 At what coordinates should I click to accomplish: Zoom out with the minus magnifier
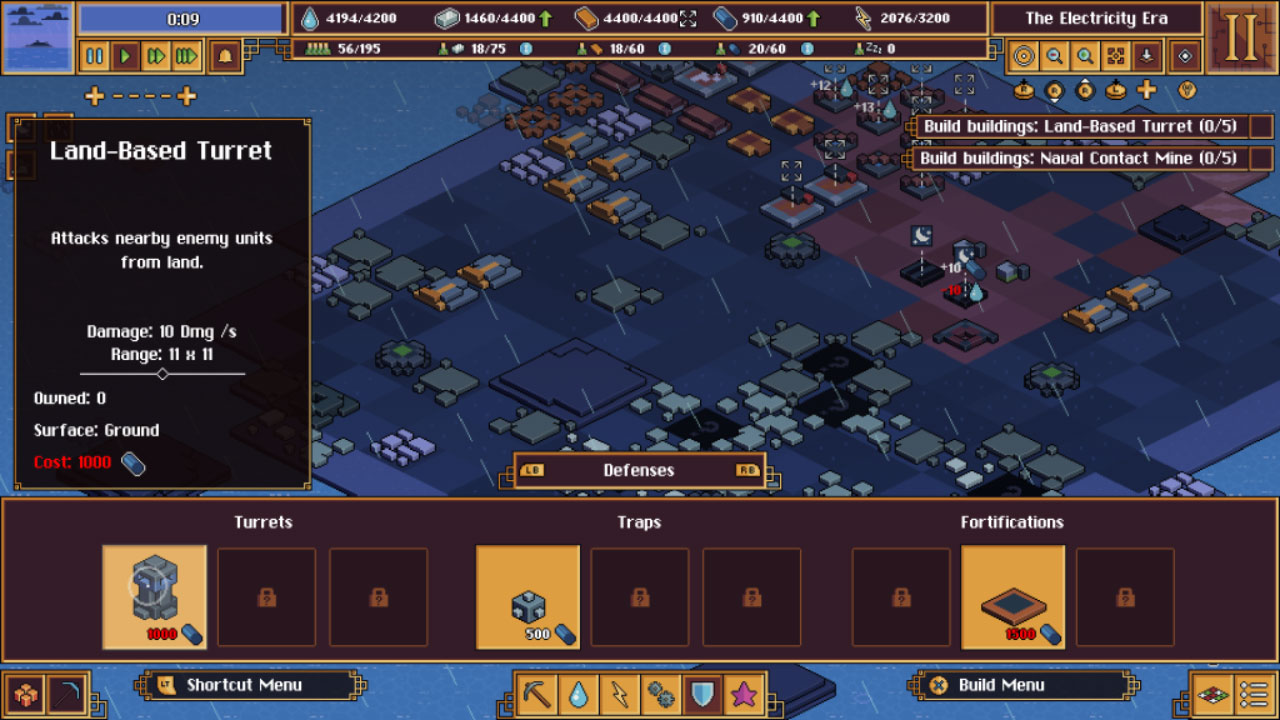(1054, 56)
